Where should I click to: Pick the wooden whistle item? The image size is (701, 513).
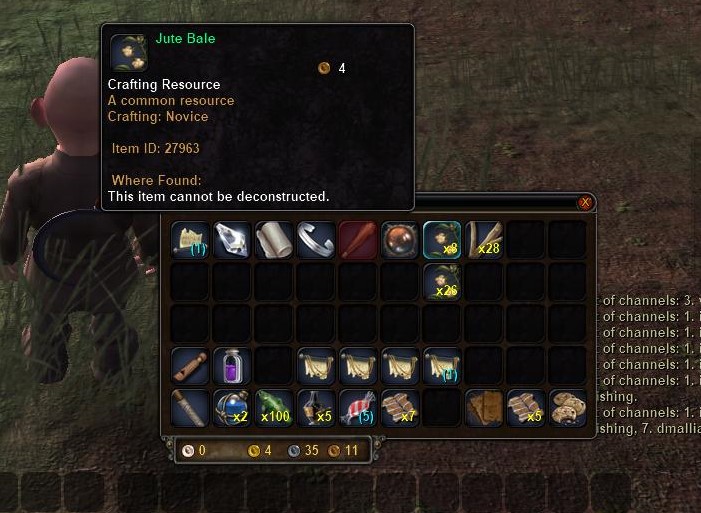(x=189, y=365)
